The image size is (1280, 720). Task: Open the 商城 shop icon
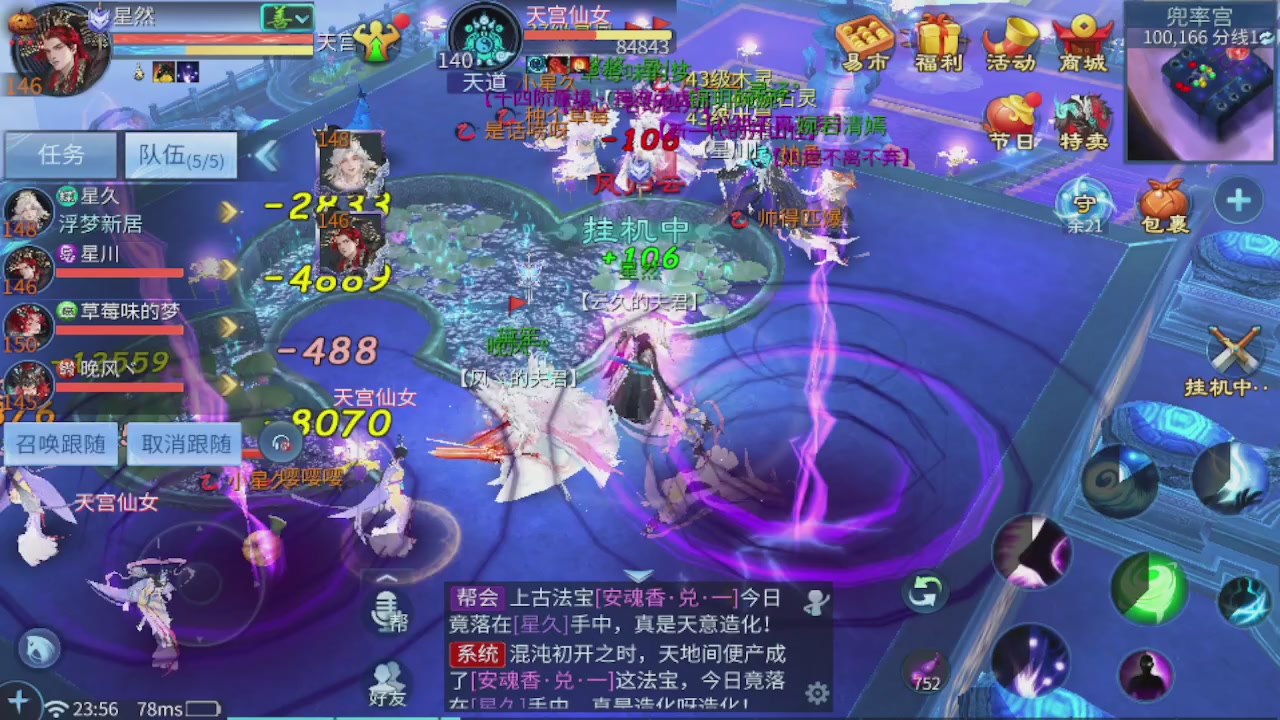1084,42
